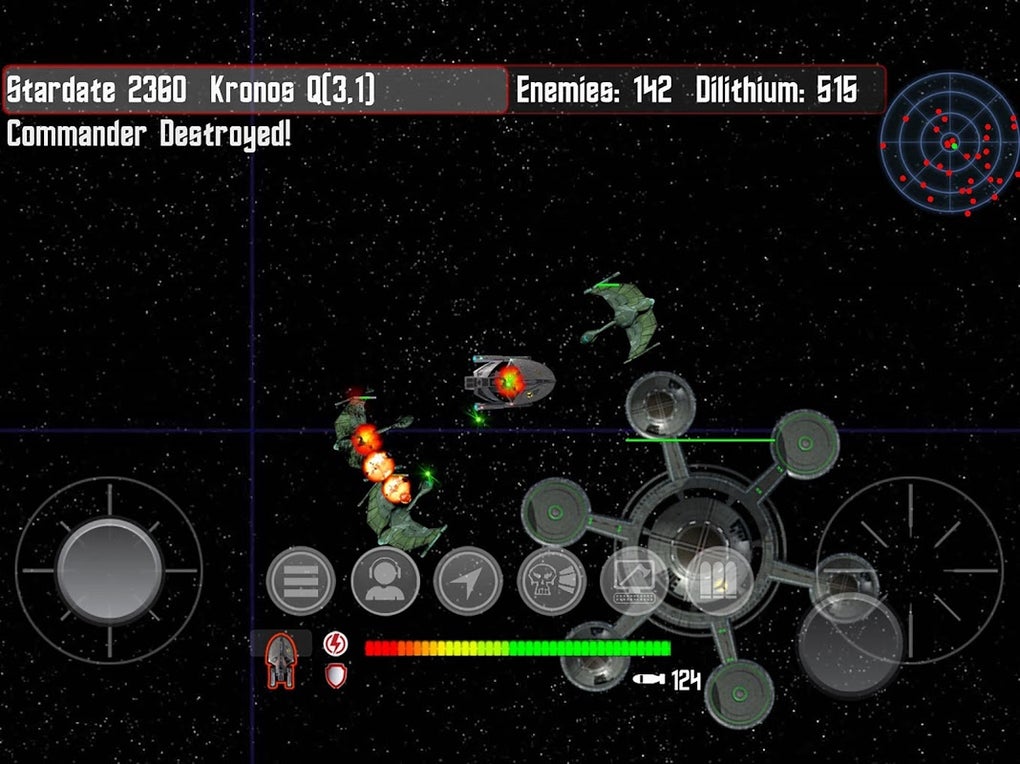Select the red ship status icon

281,661
